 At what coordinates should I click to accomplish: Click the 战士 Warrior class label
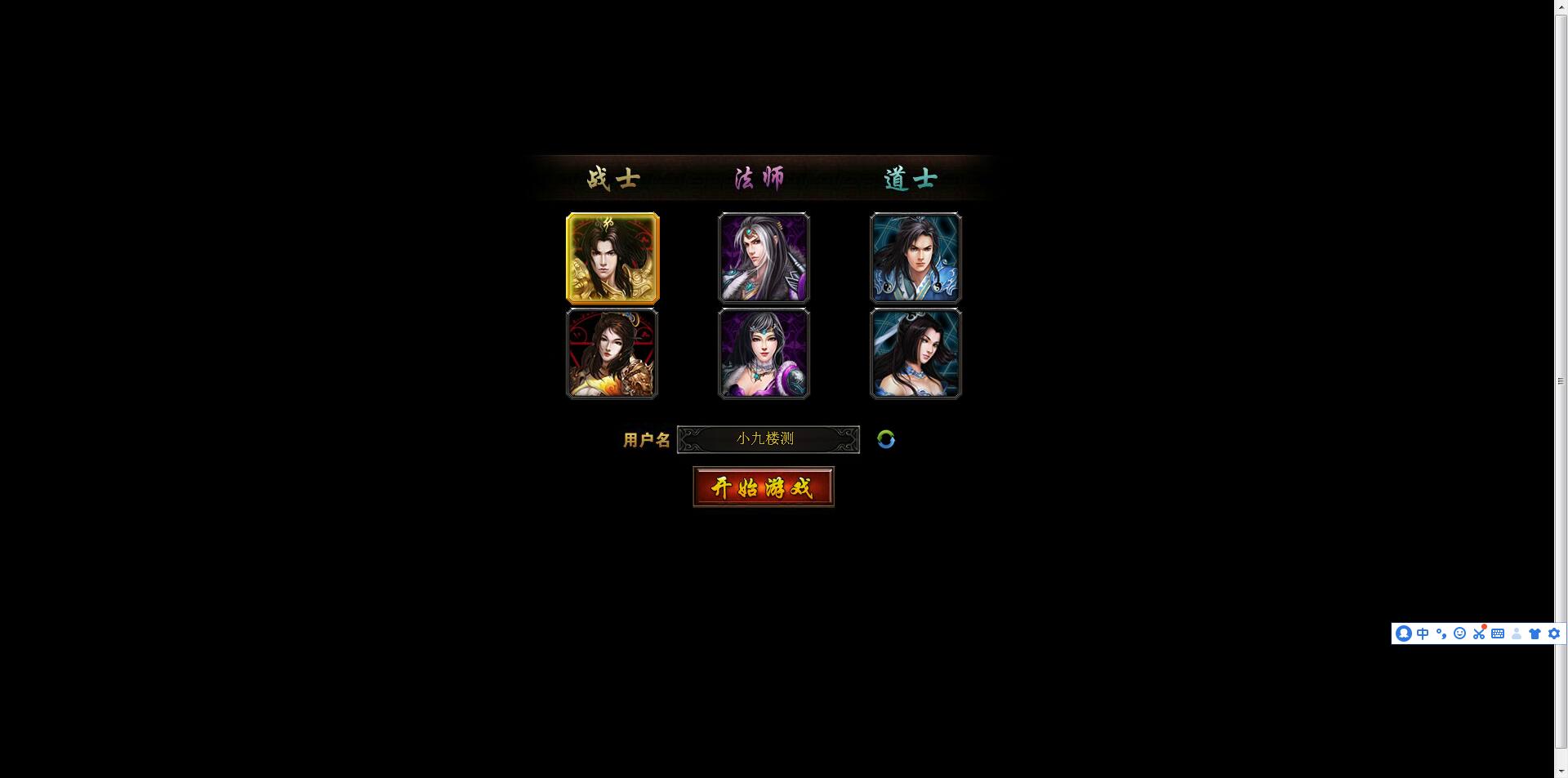[x=612, y=178]
